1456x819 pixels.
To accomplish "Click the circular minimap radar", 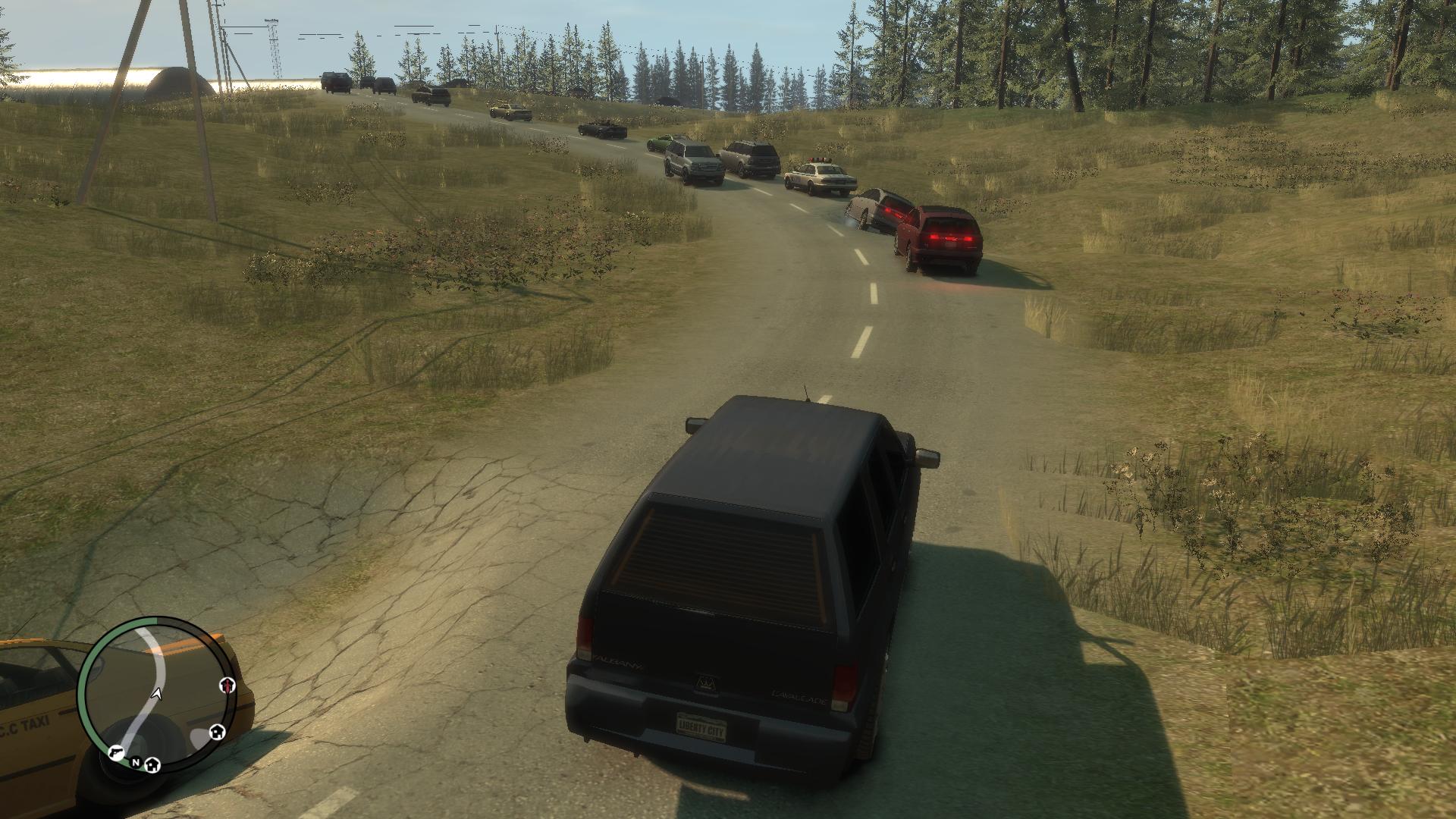I will 157,692.
